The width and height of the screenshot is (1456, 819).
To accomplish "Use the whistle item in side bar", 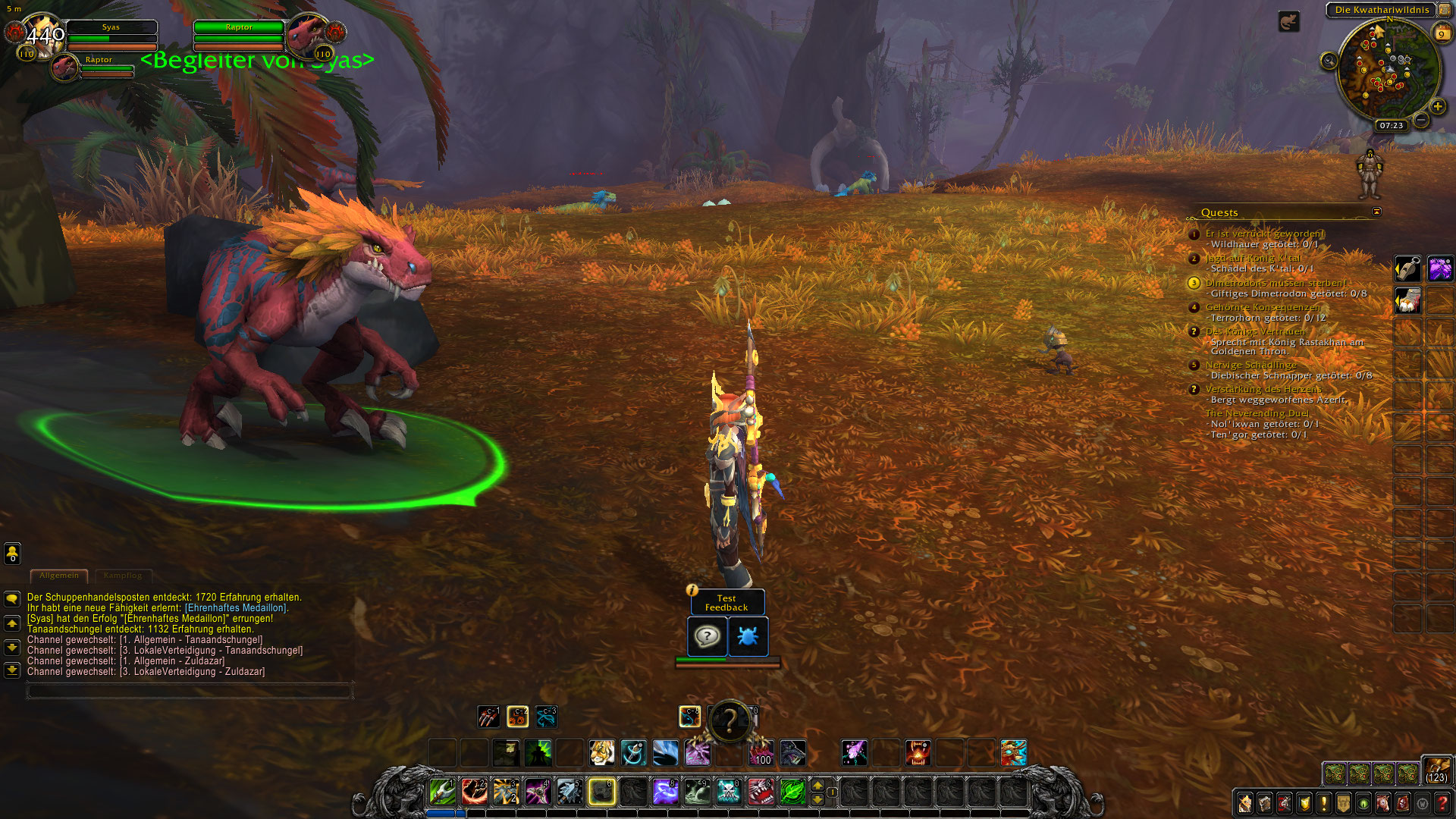I will tap(1407, 268).
